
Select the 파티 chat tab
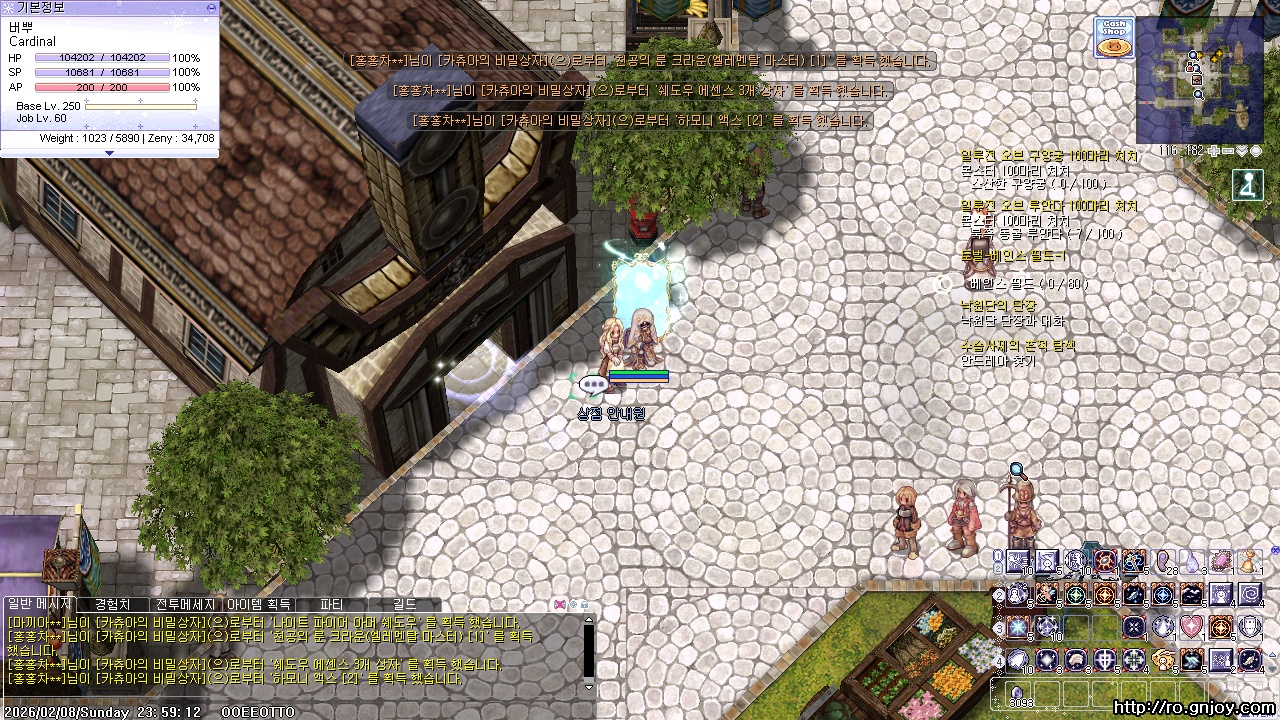331,605
